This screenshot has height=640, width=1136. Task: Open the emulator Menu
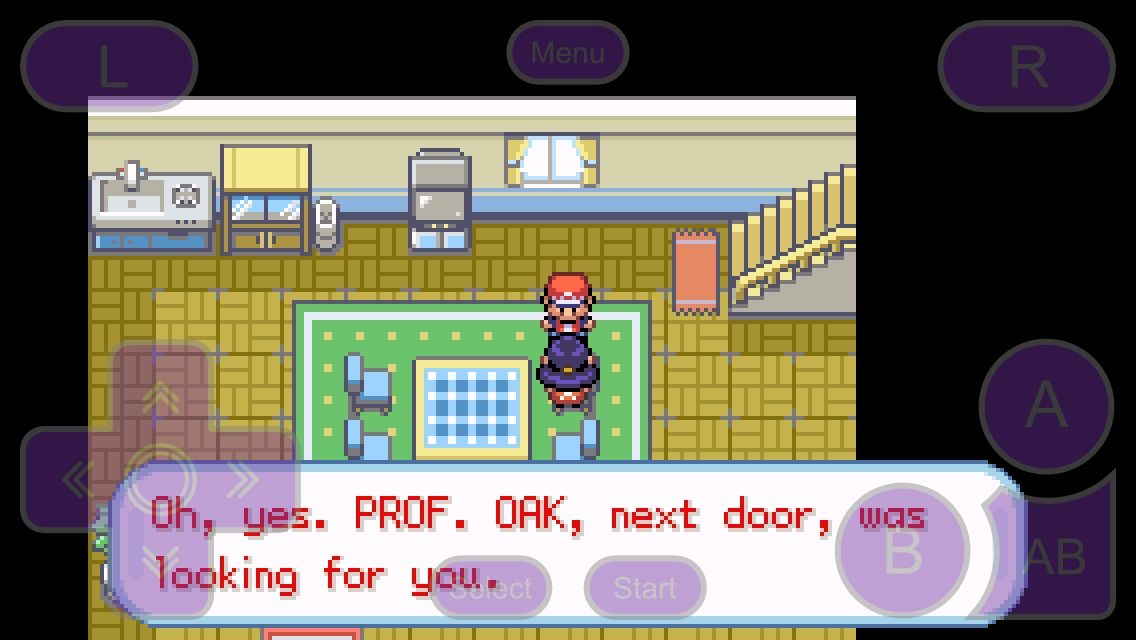pyautogui.click(x=567, y=53)
